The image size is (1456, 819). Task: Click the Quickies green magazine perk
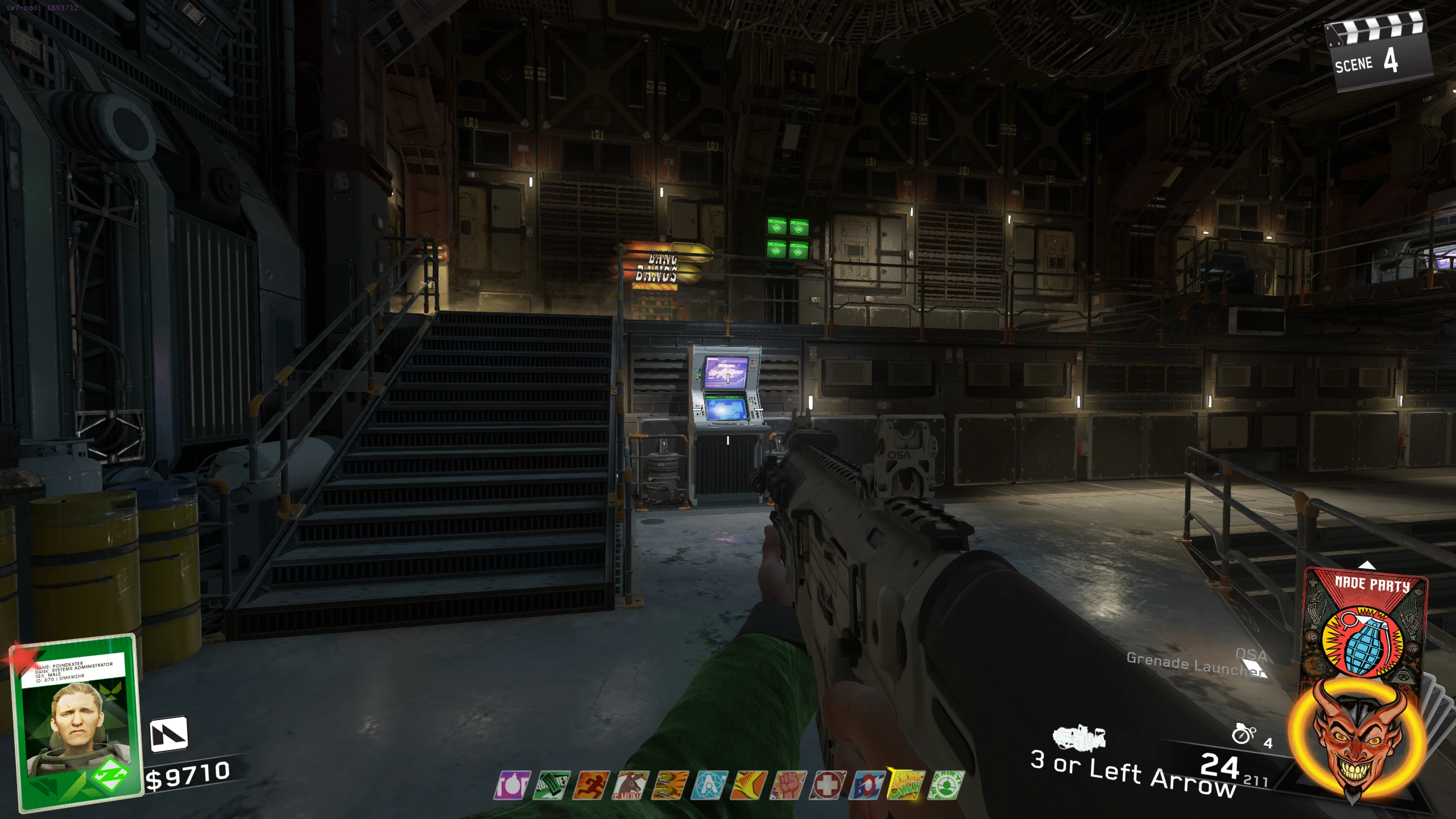click(x=551, y=785)
